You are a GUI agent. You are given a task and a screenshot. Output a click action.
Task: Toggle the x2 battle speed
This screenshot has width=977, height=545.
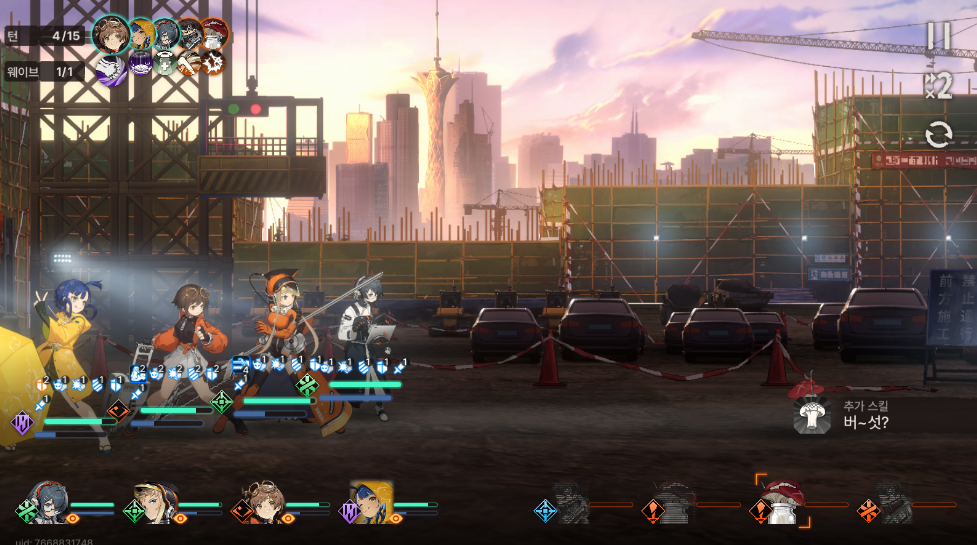tap(938, 86)
